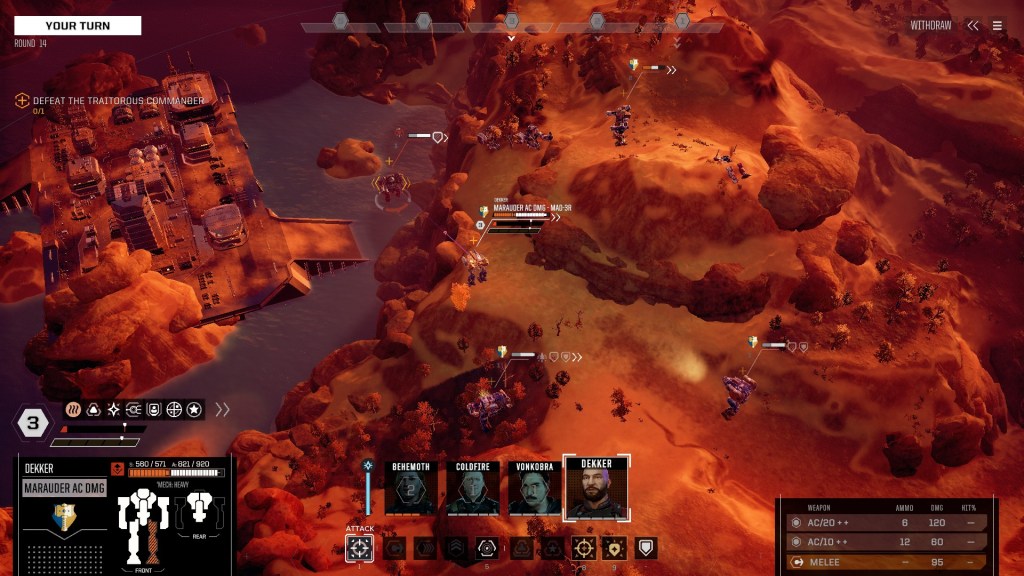Select the Melee weapon row
The width and height of the screenshot is (1024, 576).
click(x=881, y=562)
